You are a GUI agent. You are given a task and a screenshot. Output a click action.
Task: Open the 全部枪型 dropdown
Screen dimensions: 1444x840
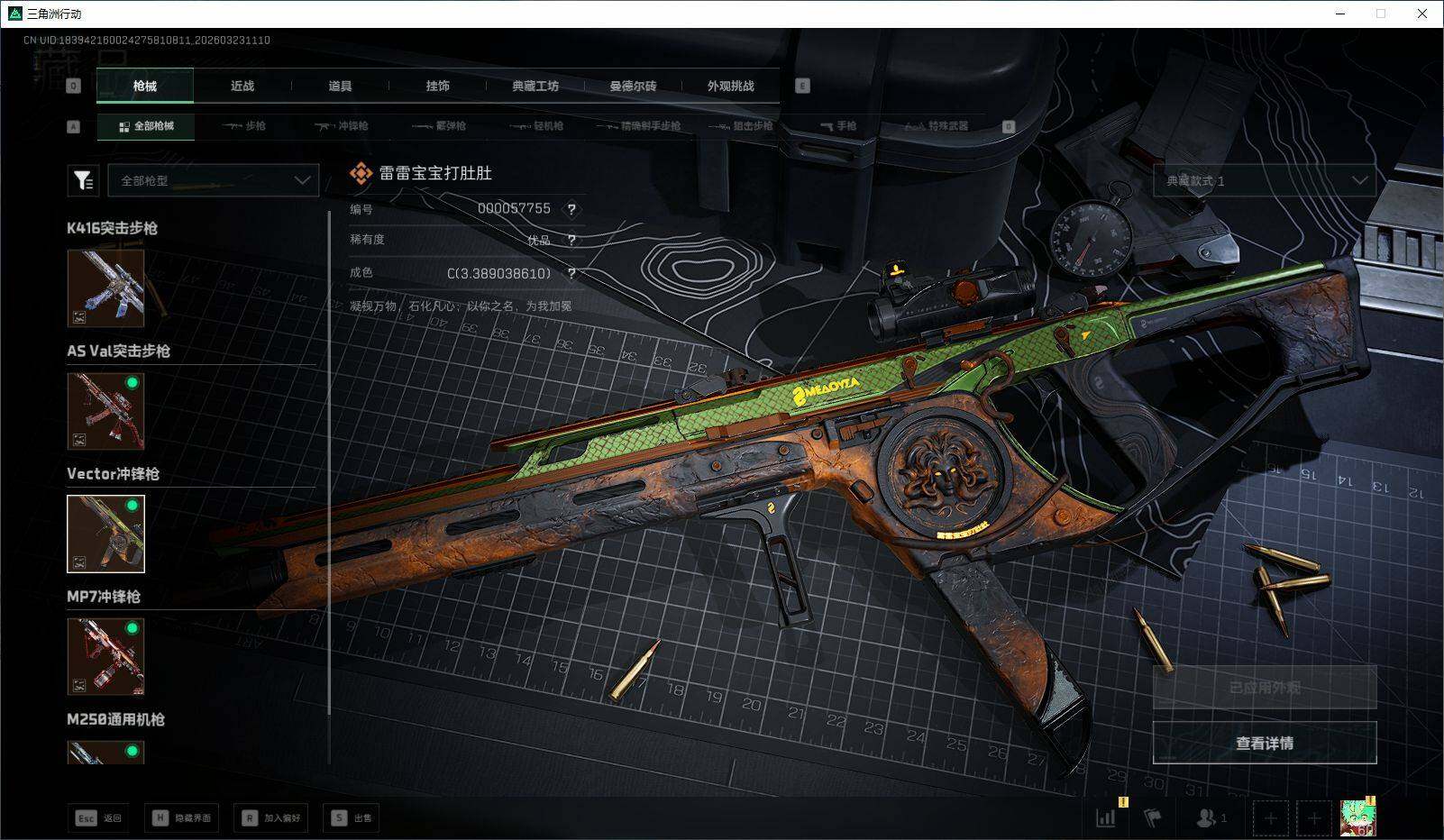coord(214,180)
